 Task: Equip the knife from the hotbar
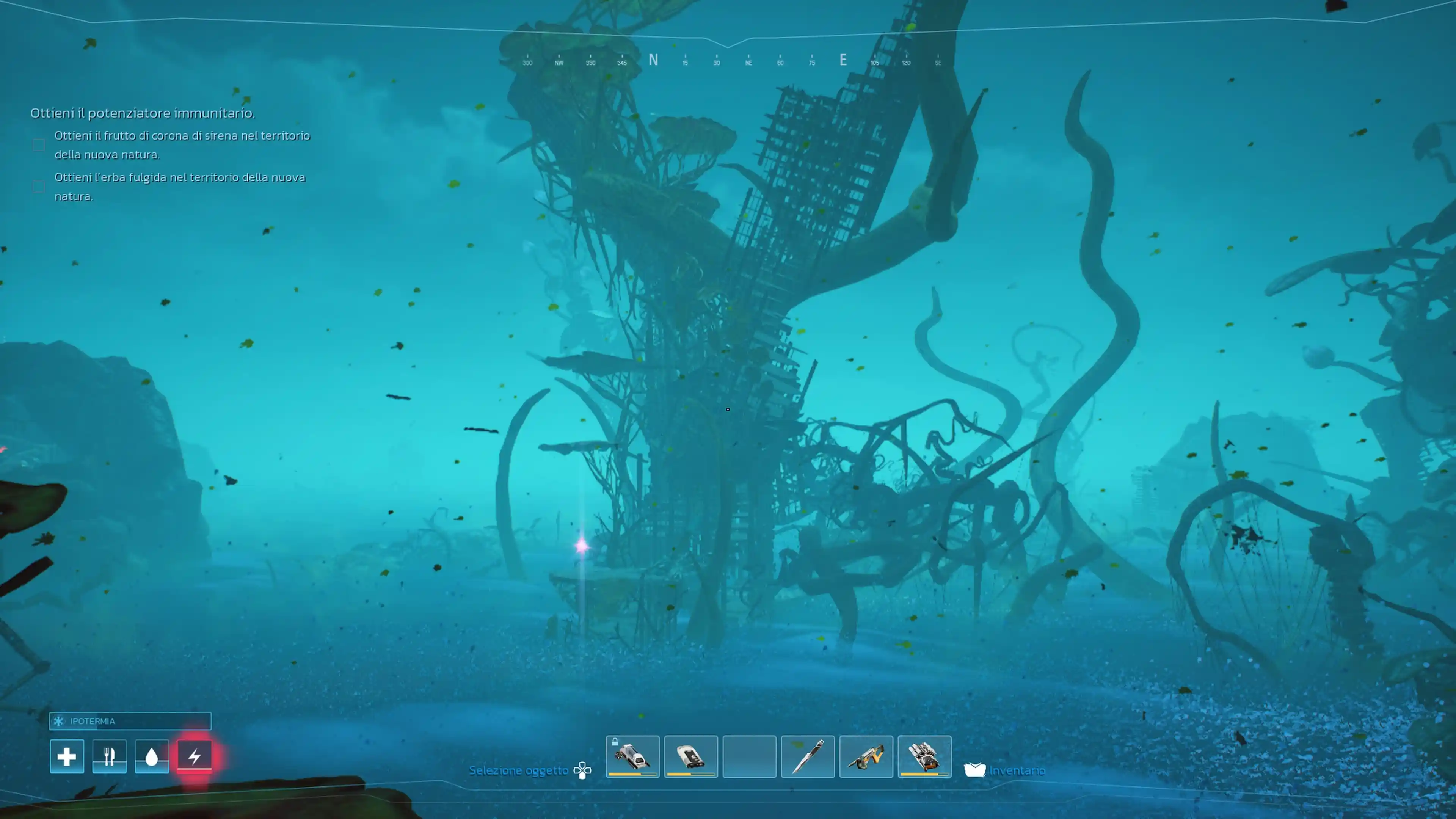(808, 756)
